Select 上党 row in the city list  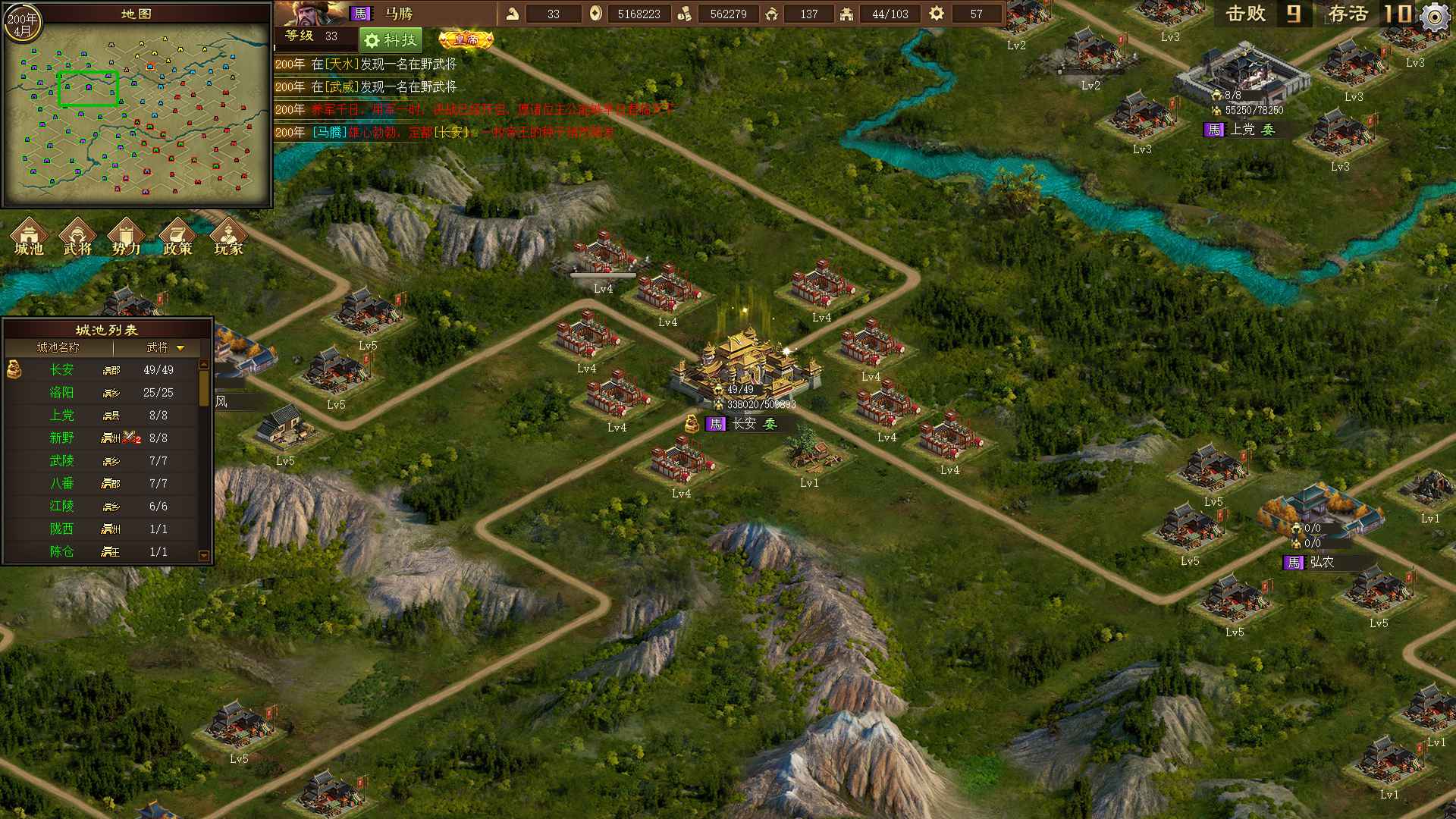(62, 416)
